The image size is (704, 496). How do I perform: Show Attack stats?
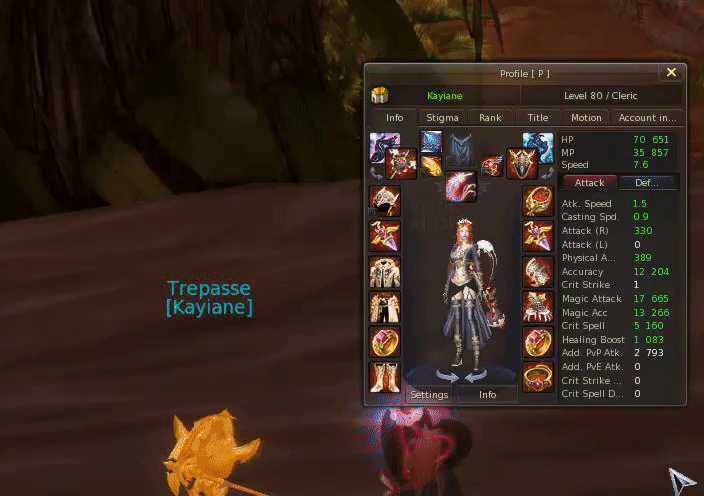click(589, 183)
